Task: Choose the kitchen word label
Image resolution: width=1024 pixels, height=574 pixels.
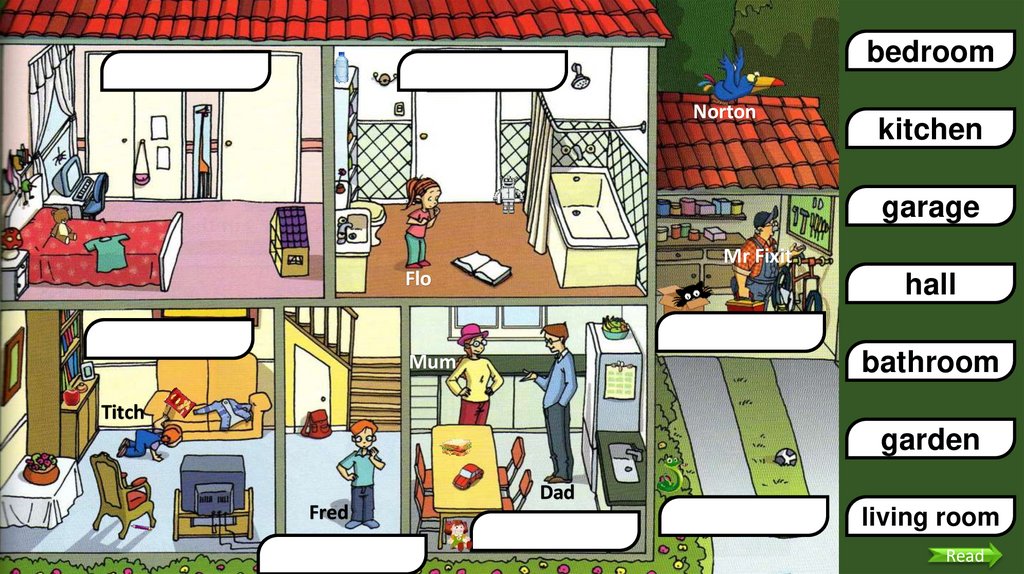Action: coord(930,129)
